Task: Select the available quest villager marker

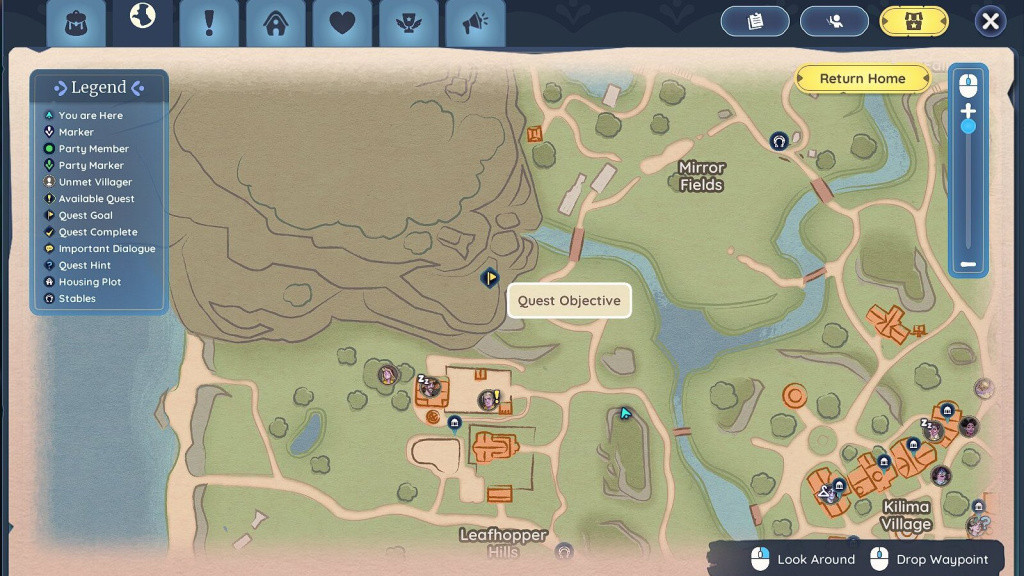Action: click(488, 400)
